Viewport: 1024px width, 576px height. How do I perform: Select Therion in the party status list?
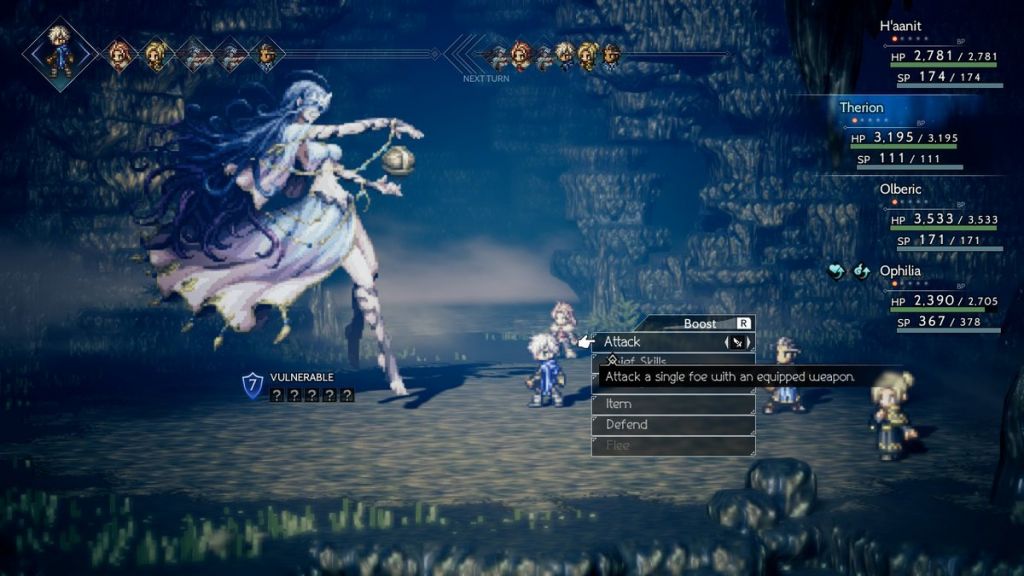[862, 108]
